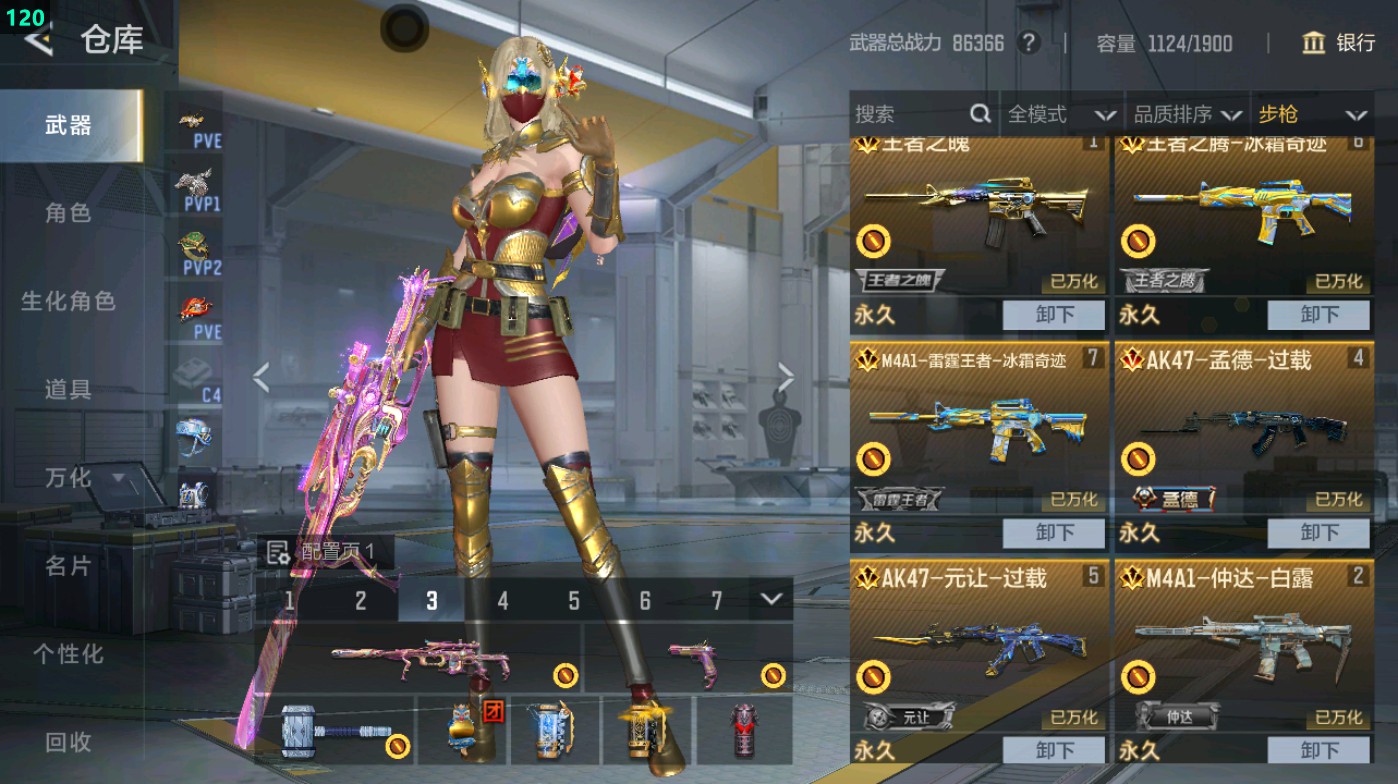Unequip the AK47-孟德-过载 with 卸下
1398x784 pixels.
1319,533
